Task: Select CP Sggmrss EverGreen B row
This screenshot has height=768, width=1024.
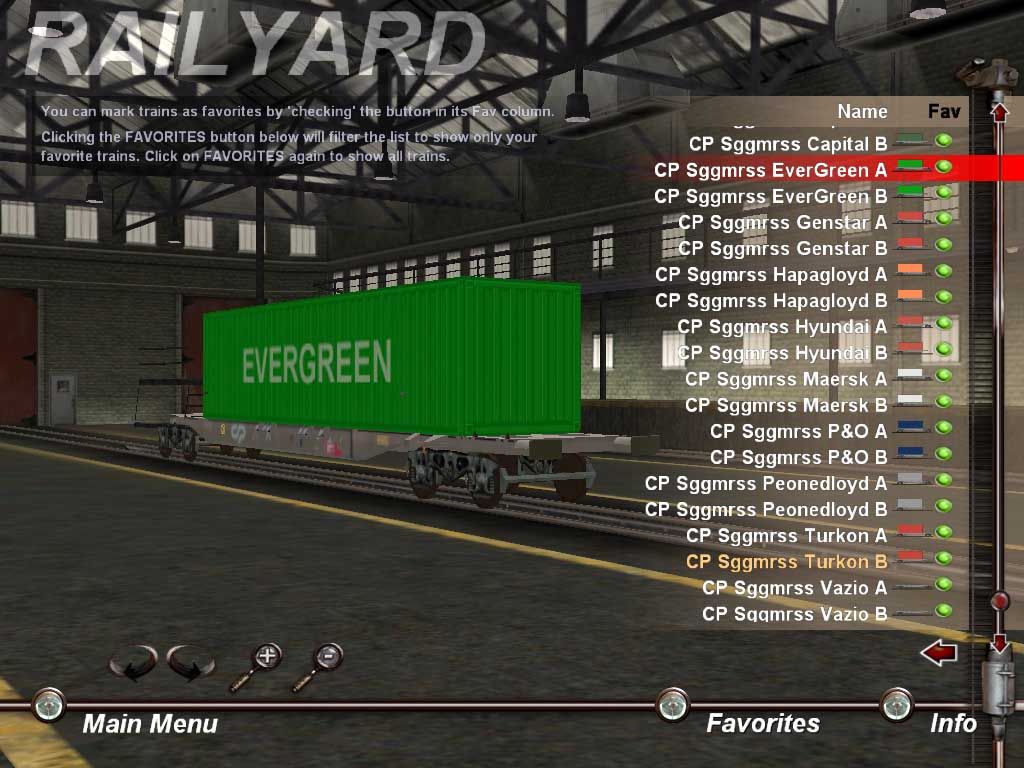Action: coord(770,196)
